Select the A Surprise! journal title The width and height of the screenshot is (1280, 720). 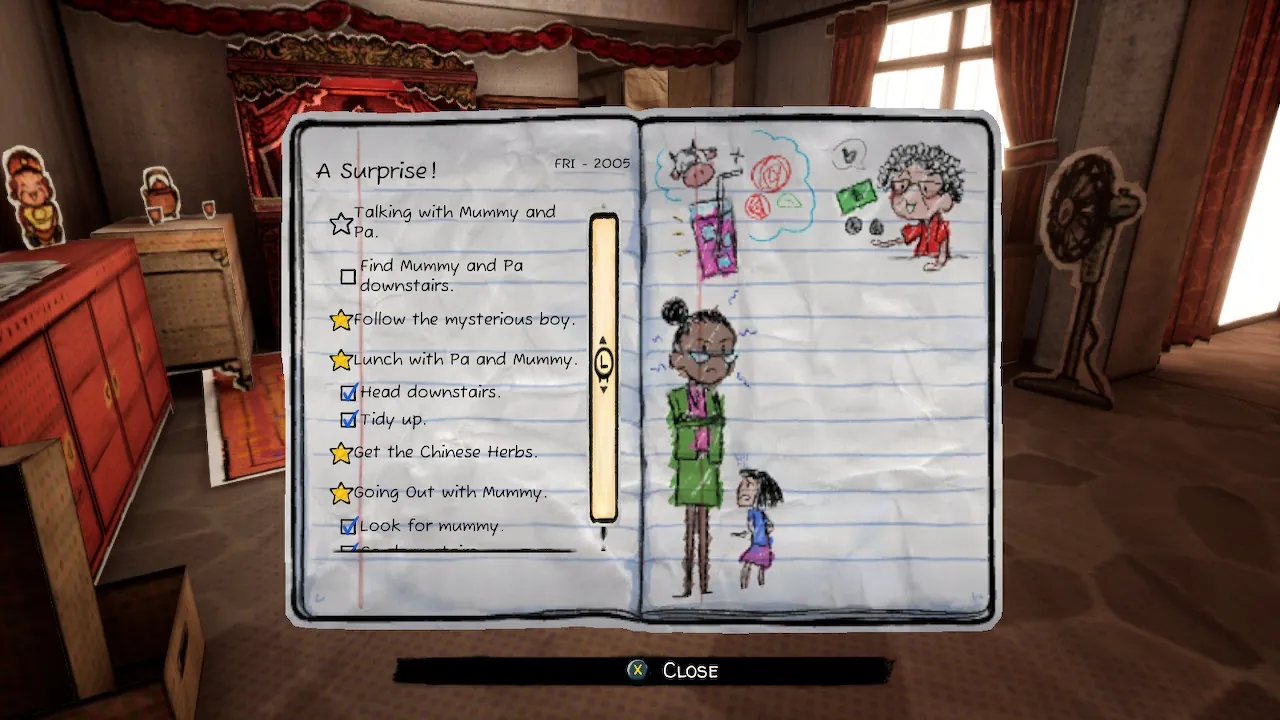377,170
